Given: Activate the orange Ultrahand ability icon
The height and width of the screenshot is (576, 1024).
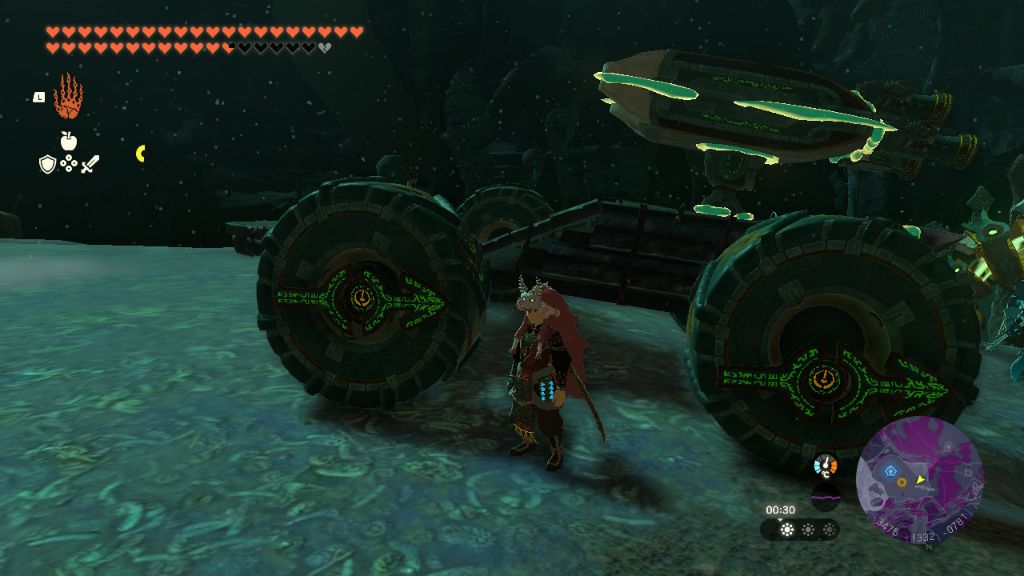Looking at the screenshot, I should (68, 96).
